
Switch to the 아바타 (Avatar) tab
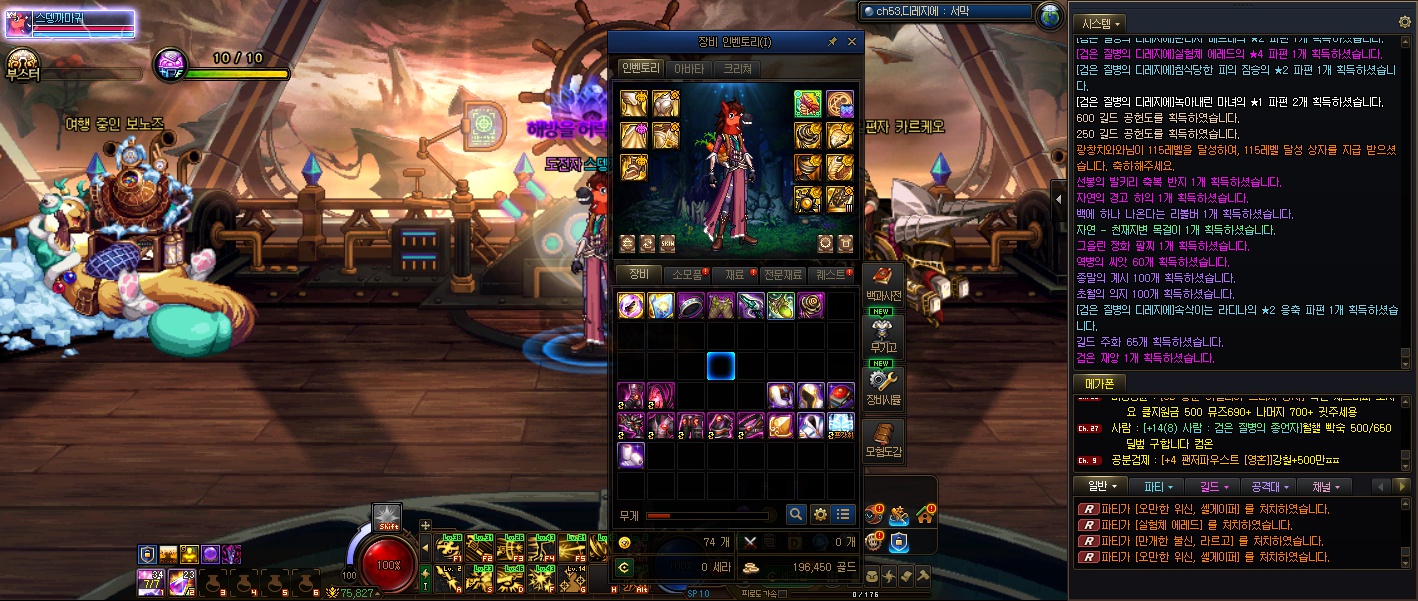(688, 69)
